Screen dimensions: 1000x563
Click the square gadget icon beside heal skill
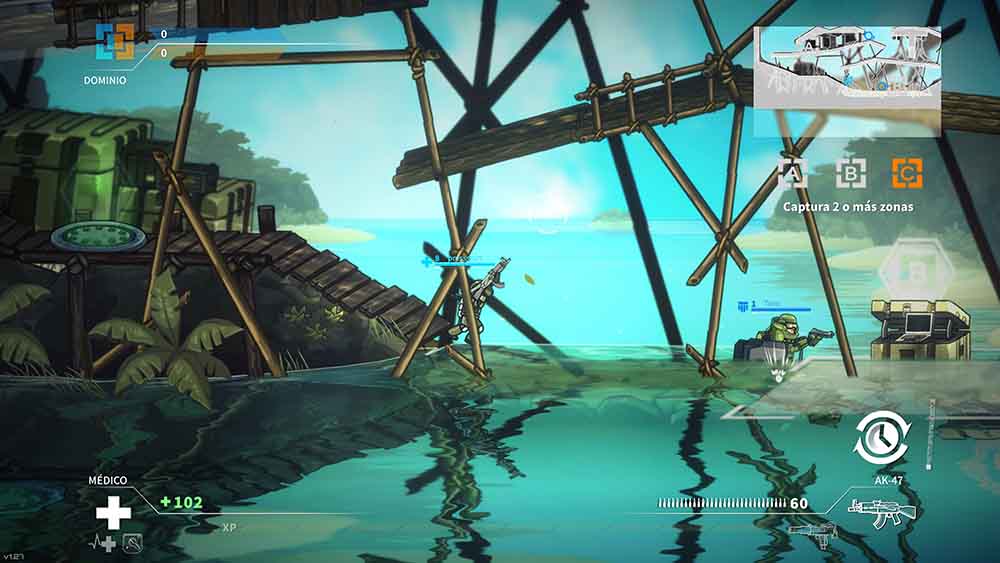pos(130,543)
